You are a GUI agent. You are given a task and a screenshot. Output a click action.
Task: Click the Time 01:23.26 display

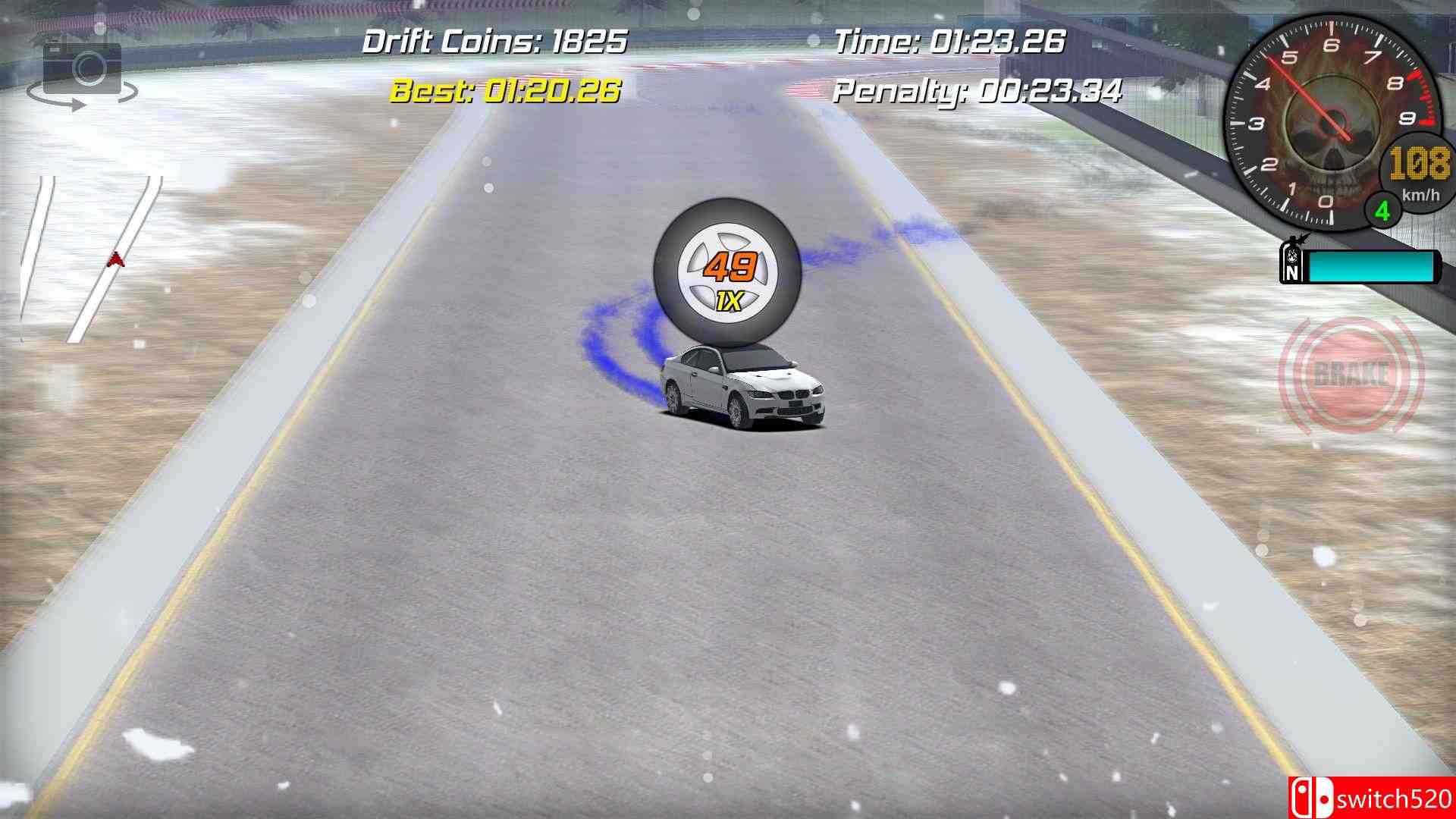[950, 39]
